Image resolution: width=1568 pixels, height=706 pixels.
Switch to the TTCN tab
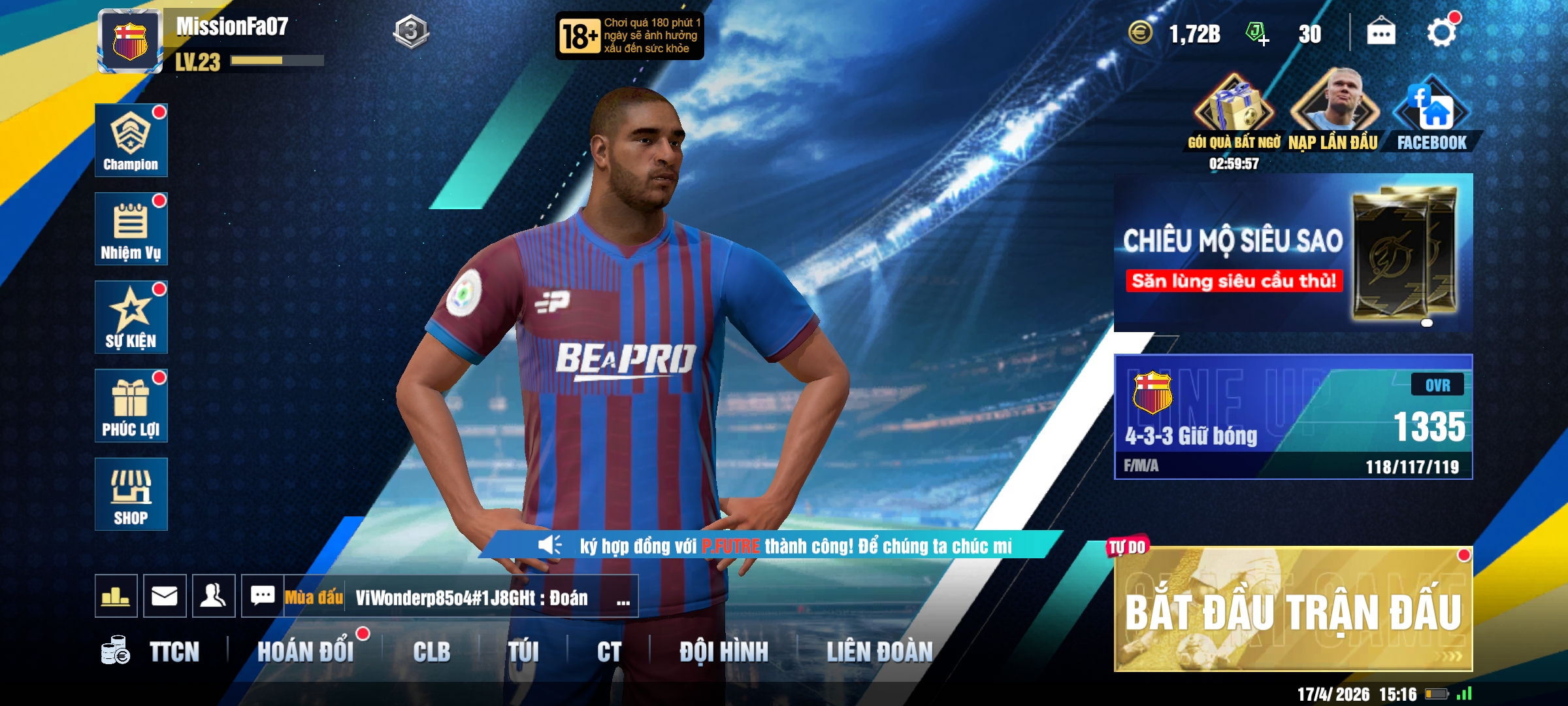[174, 652]
